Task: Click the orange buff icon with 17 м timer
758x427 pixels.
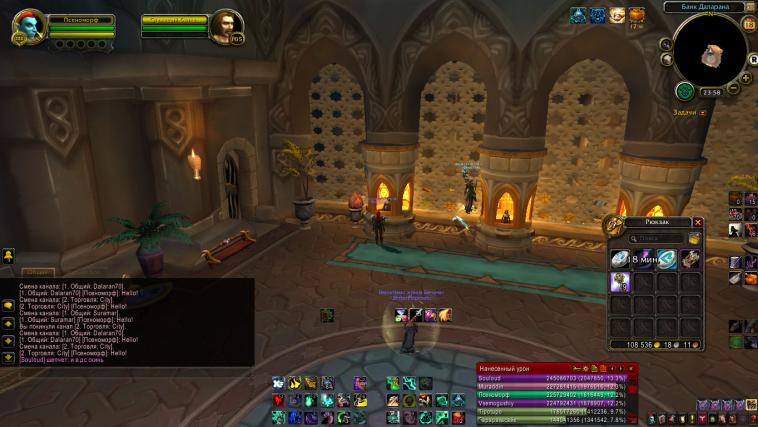Action: (x=636, y=15)
